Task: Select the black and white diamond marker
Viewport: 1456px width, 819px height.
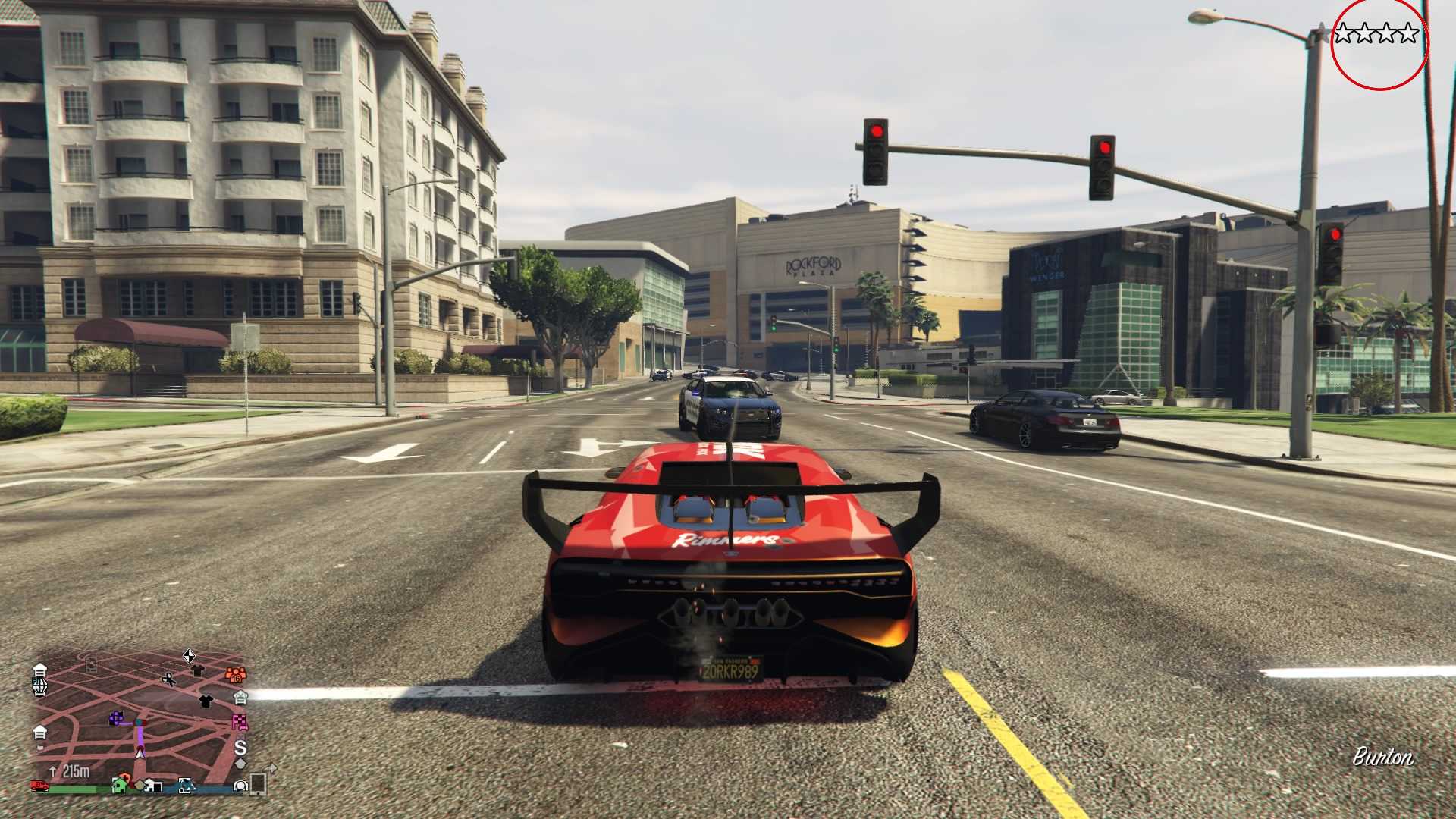Action: [x=189, y=655]
